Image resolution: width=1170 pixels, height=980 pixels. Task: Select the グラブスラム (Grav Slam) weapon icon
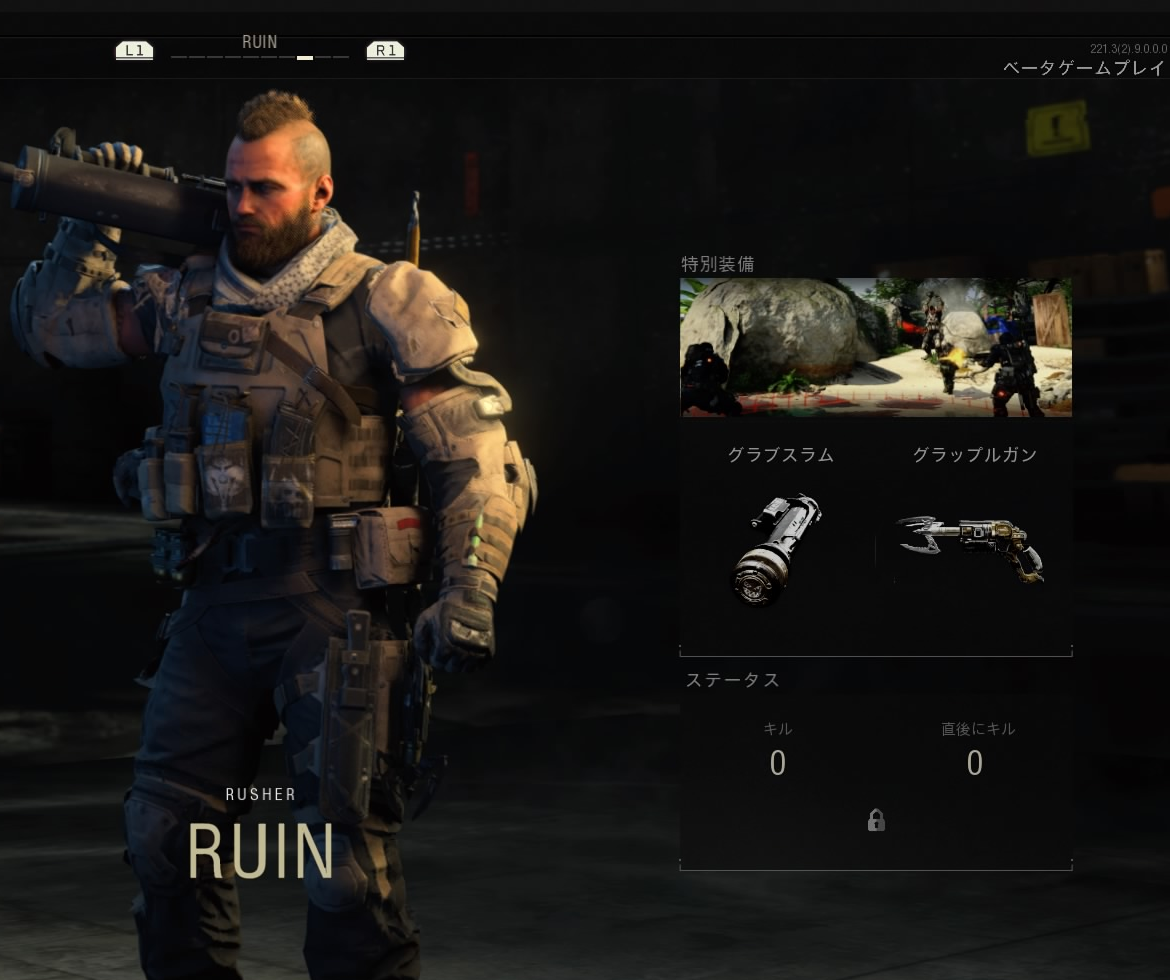(x=778, y=549)
